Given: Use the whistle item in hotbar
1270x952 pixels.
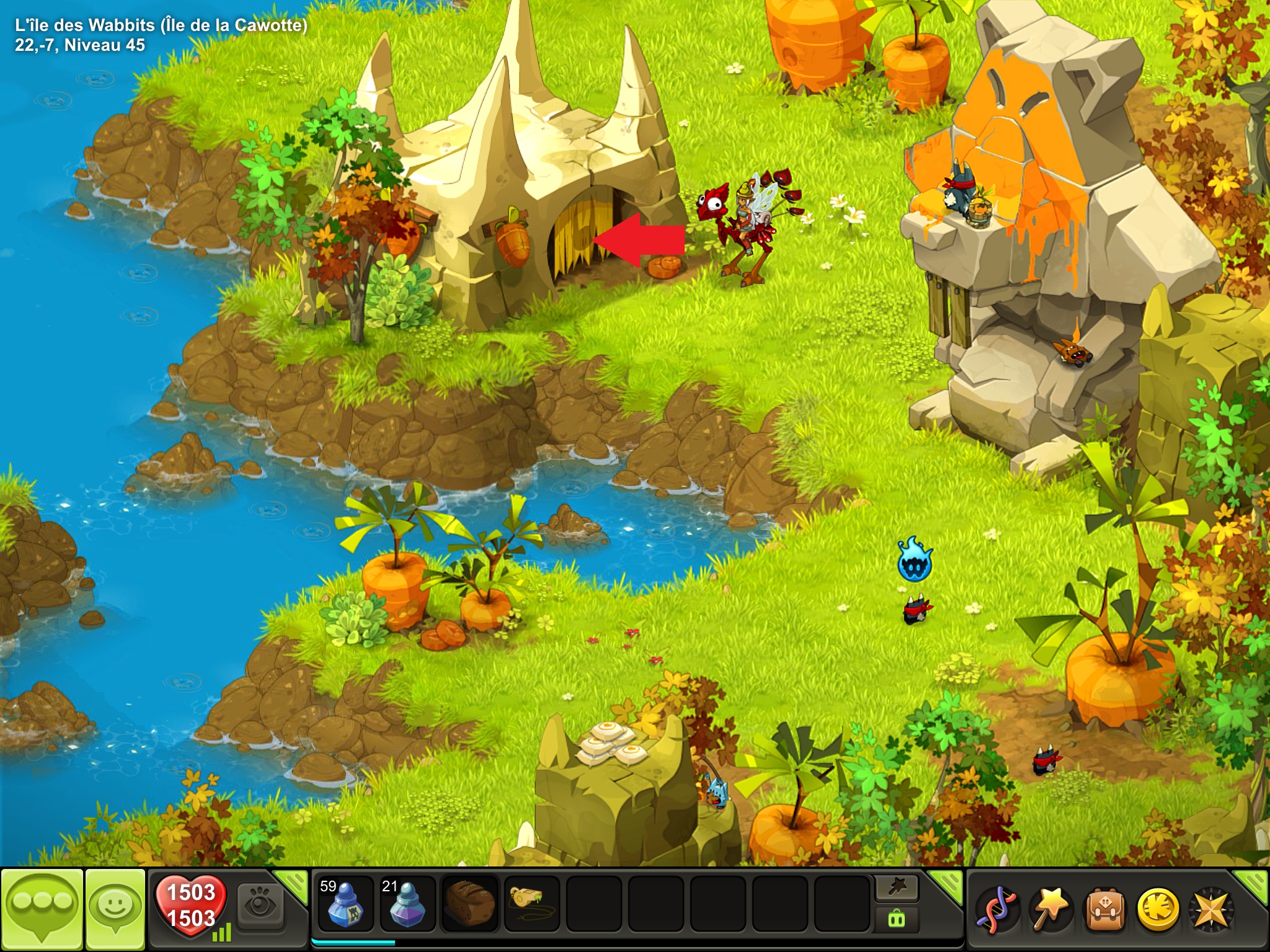Looking at the screenshot, I should pyautogui.click(x=531, y=905).
